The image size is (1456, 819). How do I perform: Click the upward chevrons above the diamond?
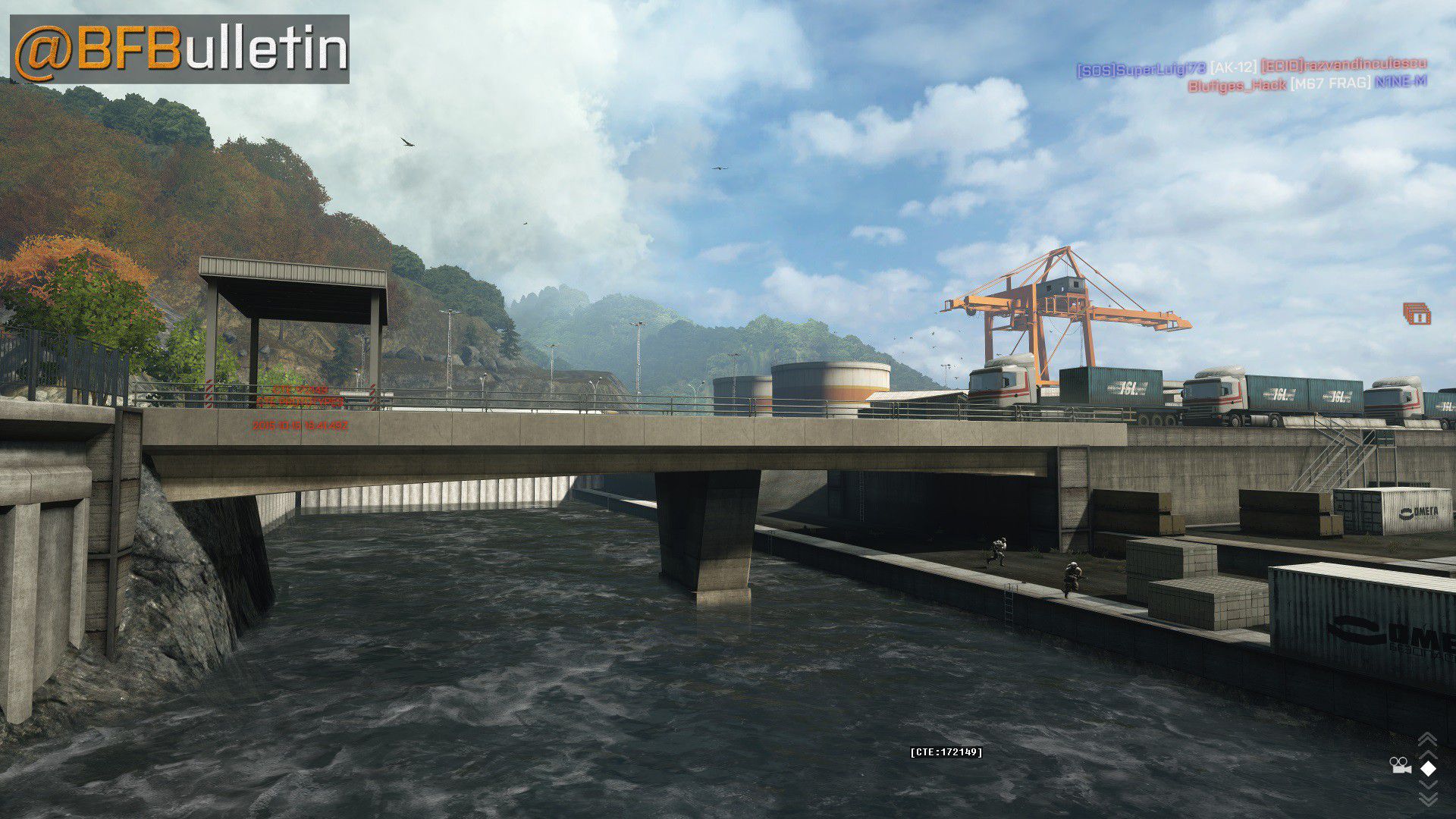coord(1427,742)
